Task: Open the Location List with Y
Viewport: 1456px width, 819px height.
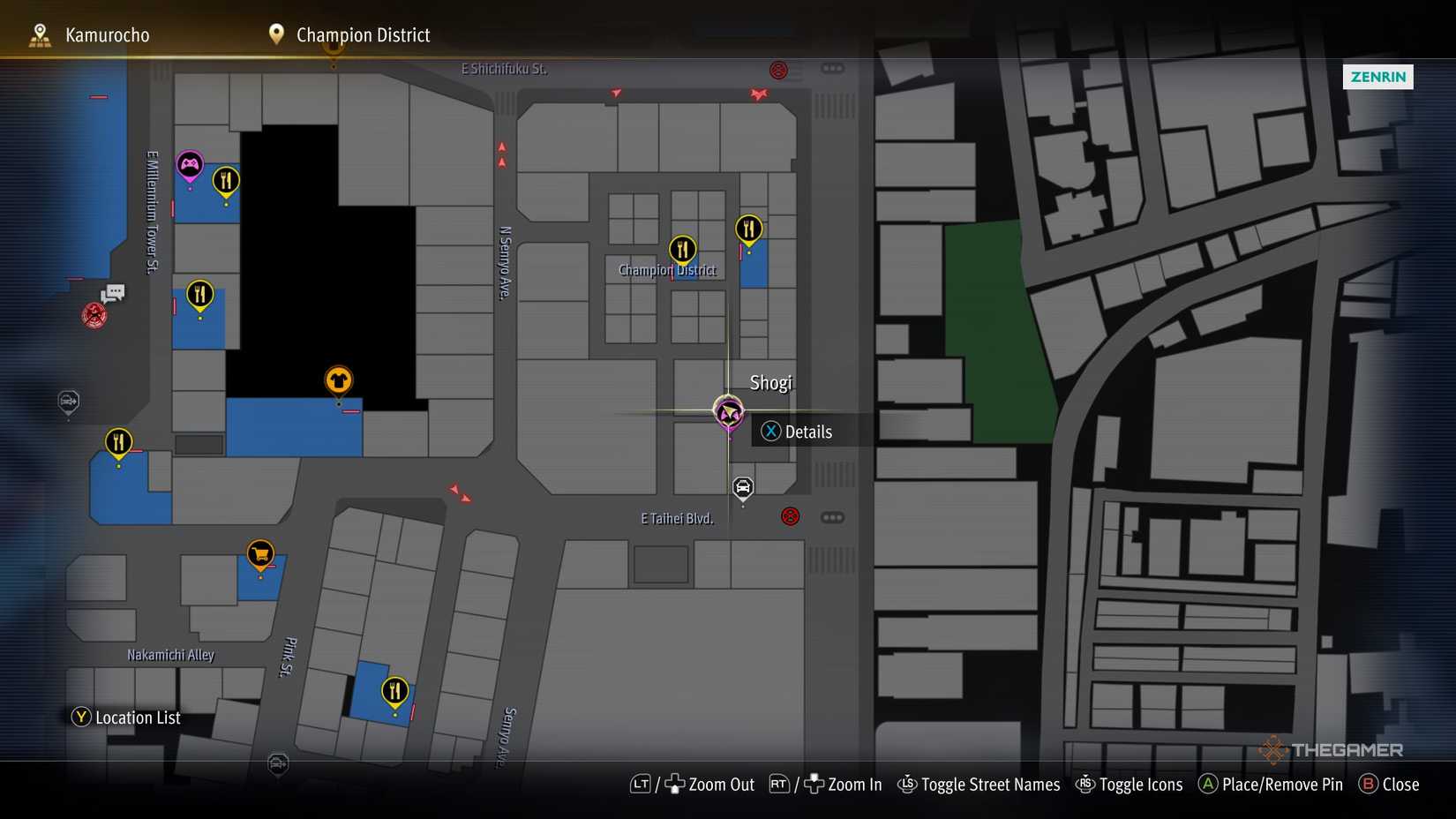Action: tap(125, 718)
